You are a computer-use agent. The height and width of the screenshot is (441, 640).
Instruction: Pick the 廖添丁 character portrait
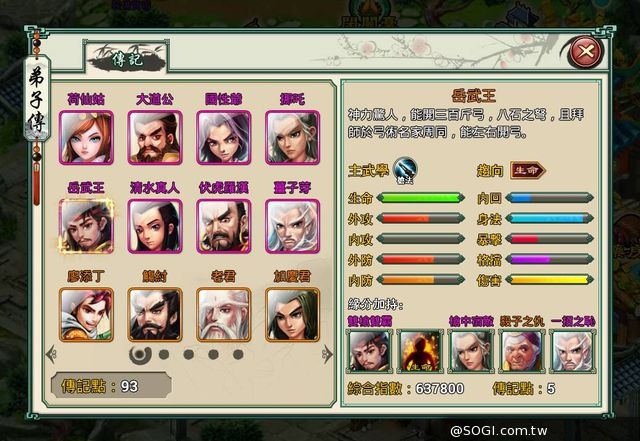85,314
